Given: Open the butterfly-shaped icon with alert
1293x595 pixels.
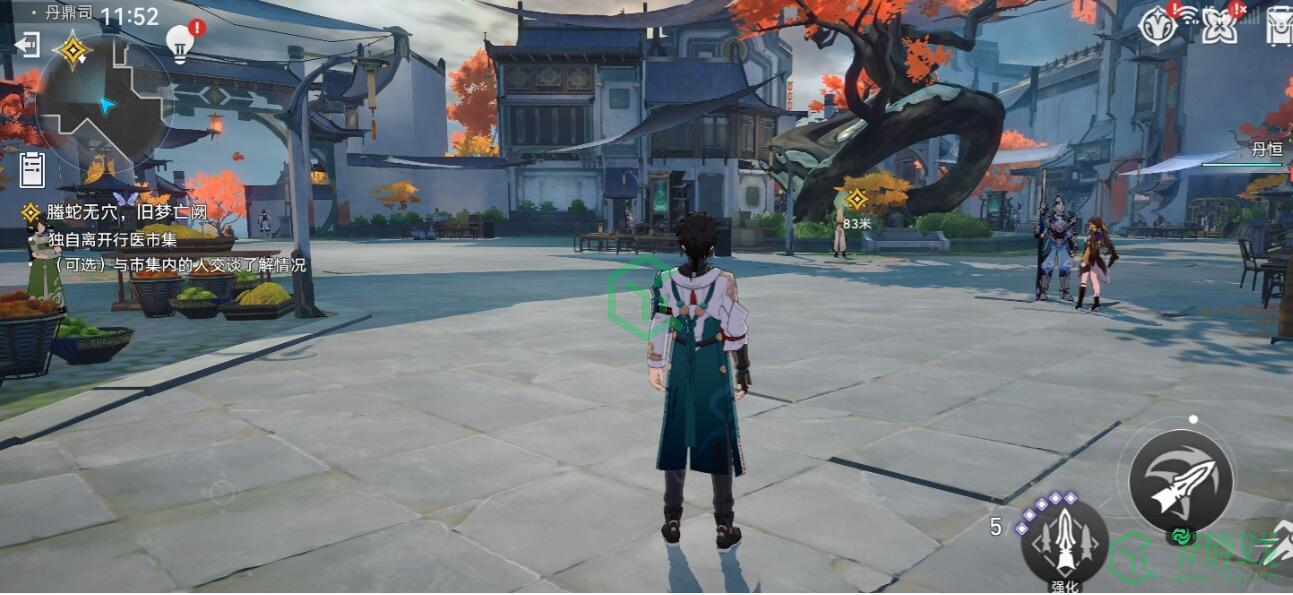Looking at the screenshot, I should click(x=1219, y=25).
